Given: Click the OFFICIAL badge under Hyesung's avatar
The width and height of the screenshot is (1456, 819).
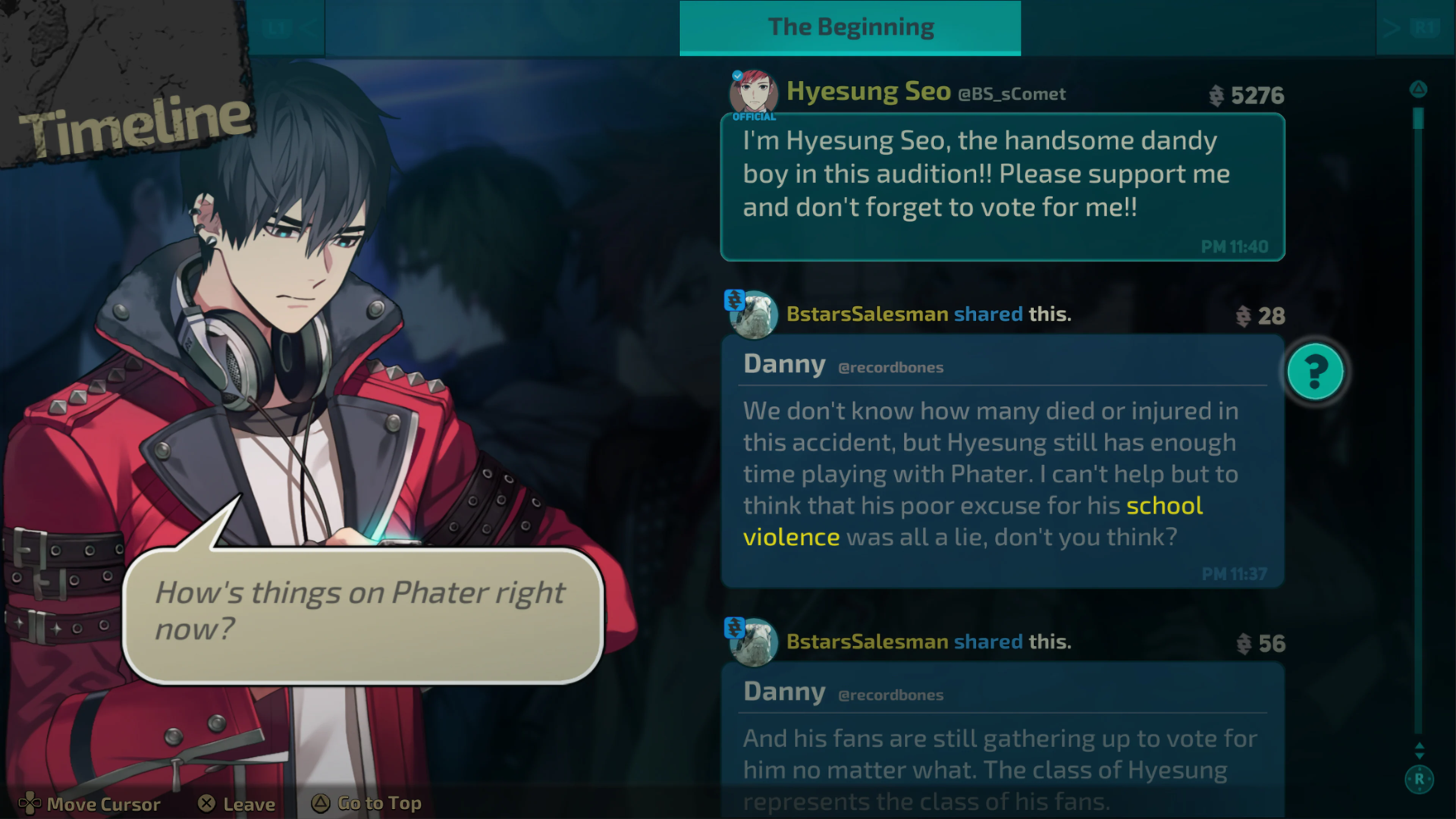Looking at the screenshot, I should pos(754,117).
